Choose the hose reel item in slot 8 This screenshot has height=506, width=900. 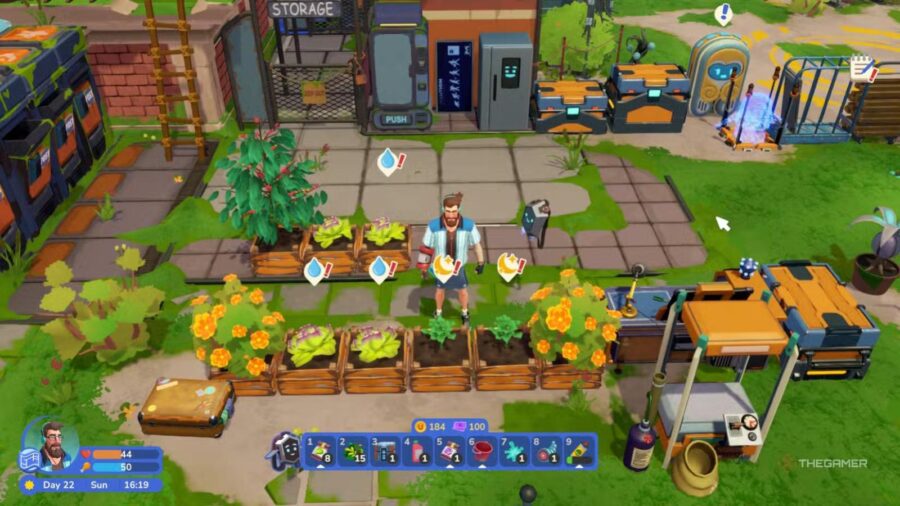click(x=546, y=451)
